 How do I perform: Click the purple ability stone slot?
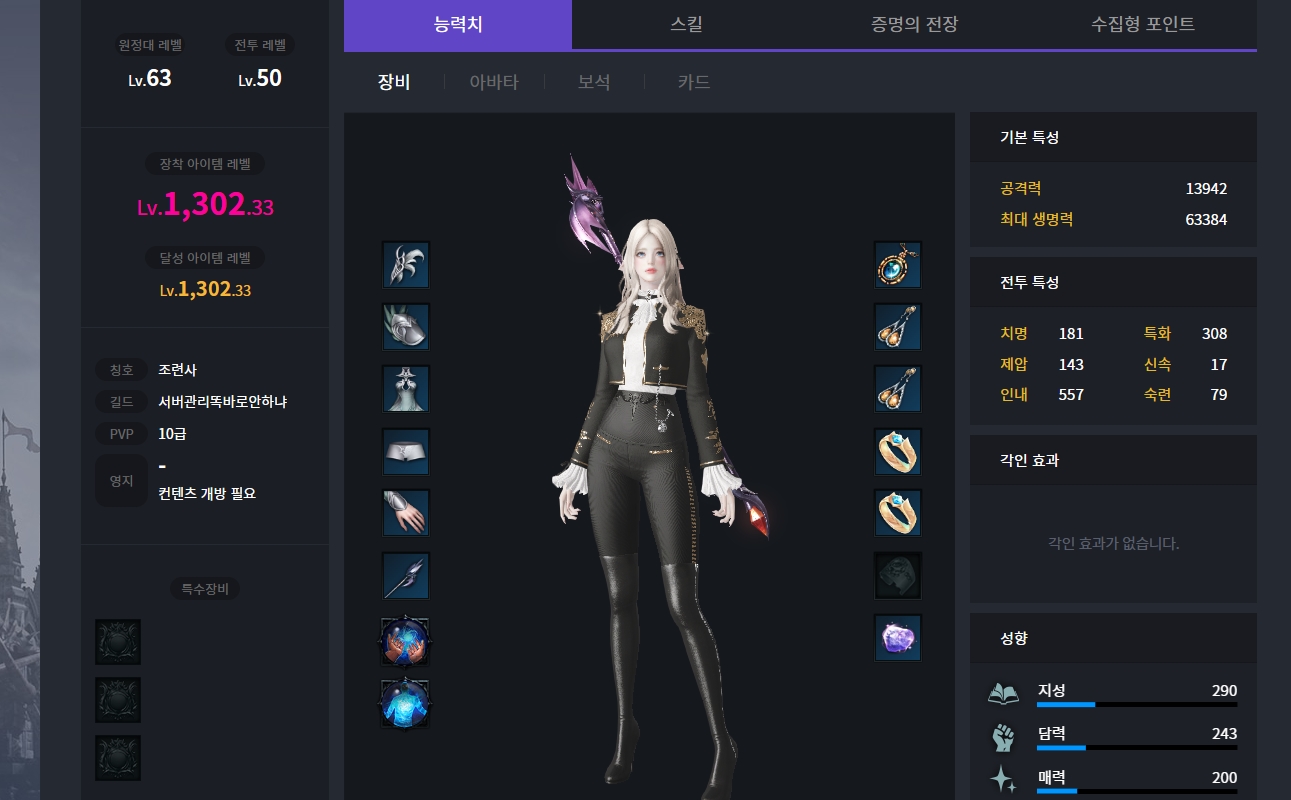(897, 638)
